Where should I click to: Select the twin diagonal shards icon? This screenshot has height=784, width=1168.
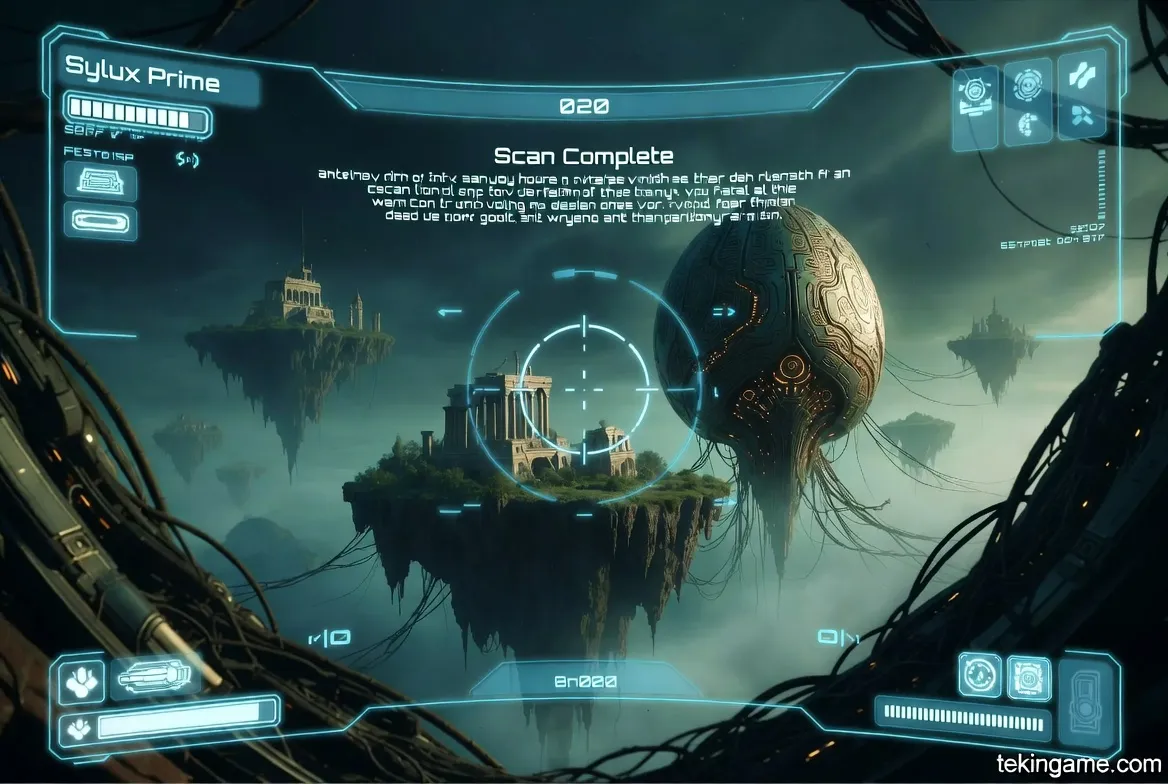[1082, 74]
